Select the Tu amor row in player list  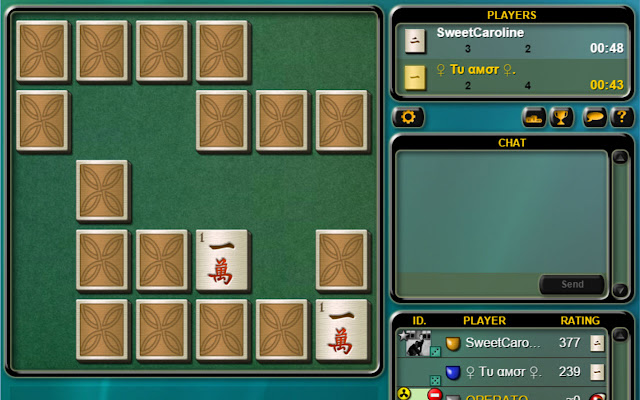pos(502,372)
